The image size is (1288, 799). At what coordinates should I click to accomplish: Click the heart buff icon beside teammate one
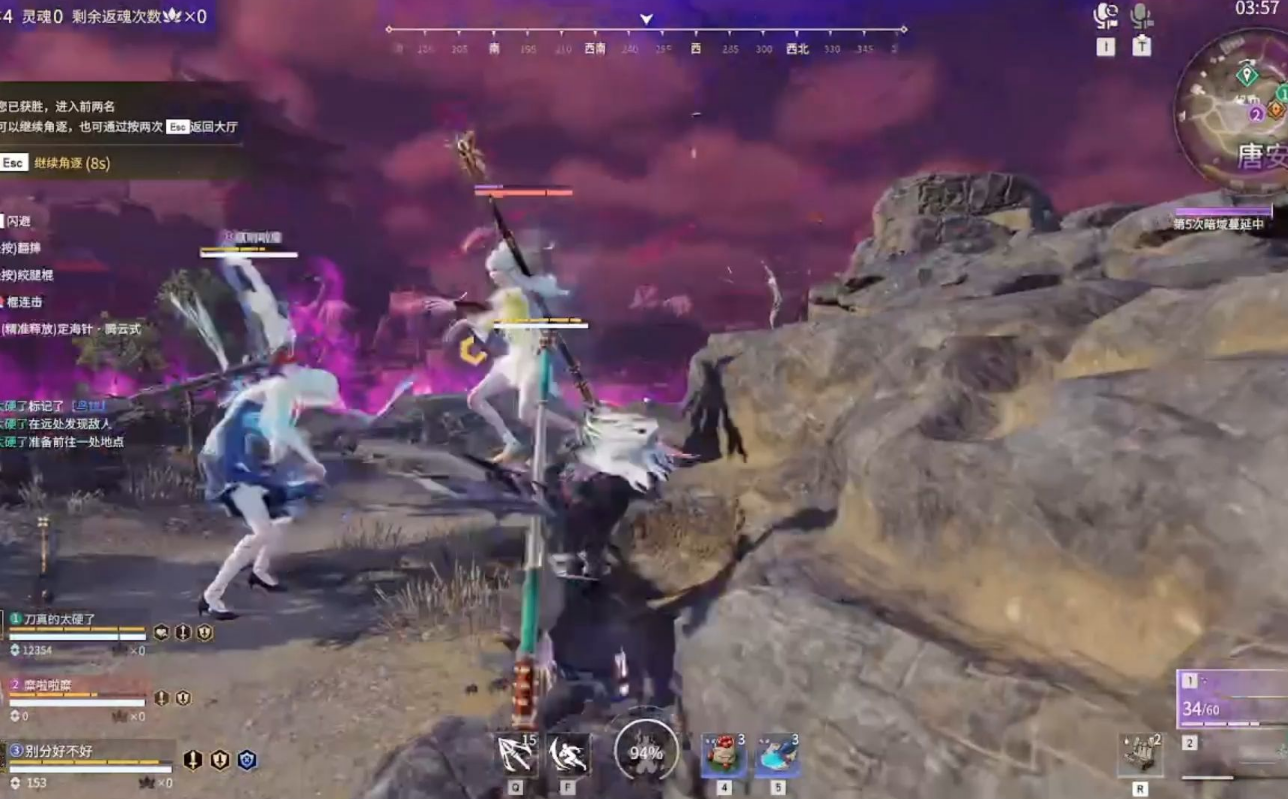(161, 632)
